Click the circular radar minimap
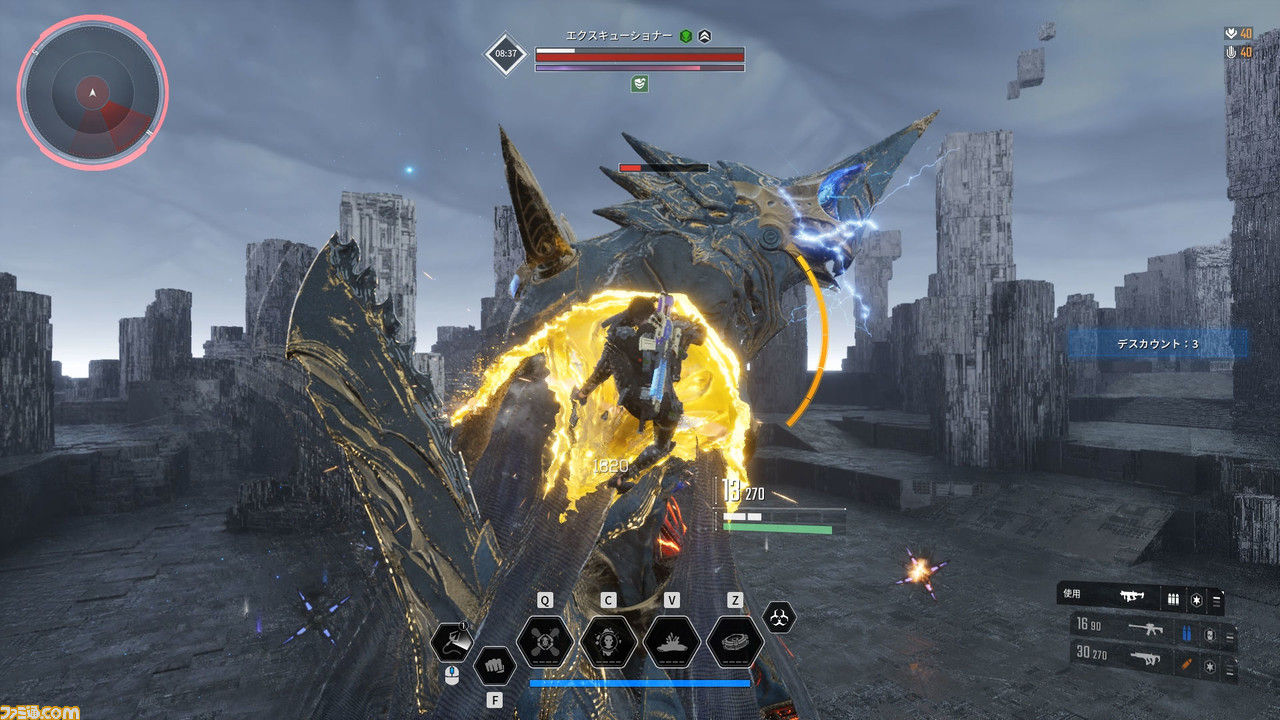 92,93
